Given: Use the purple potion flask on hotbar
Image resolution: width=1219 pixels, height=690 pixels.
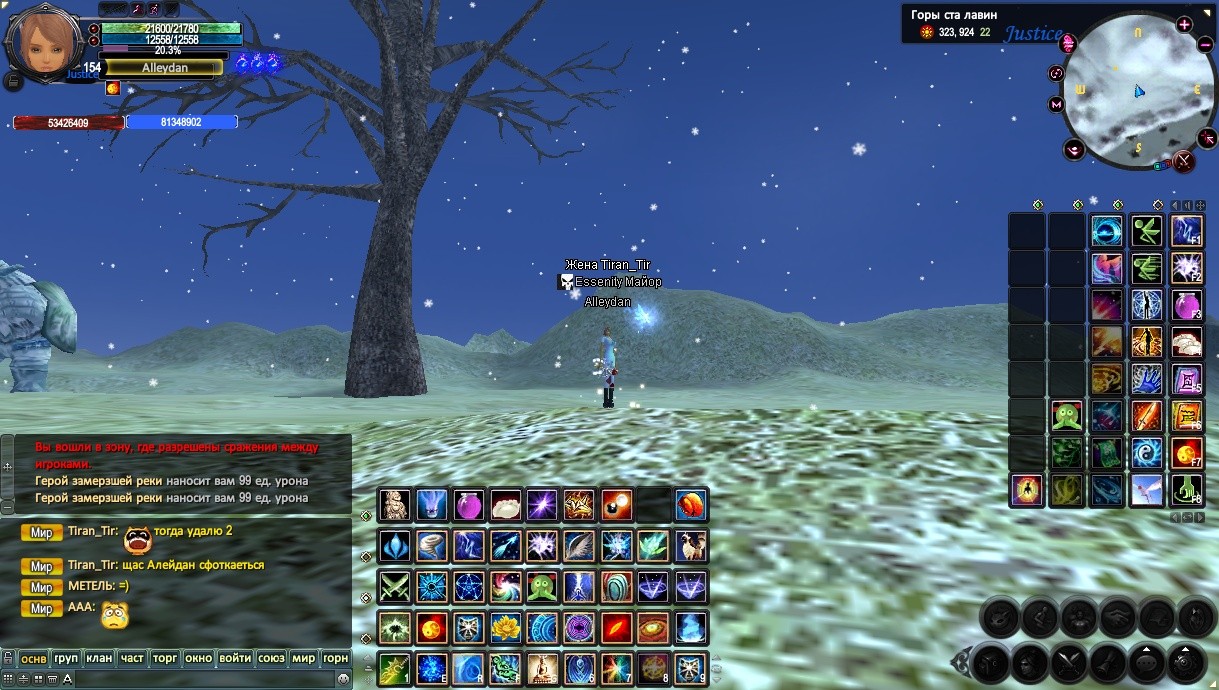Looking at the screenshot, I should [x=468, y=505].
